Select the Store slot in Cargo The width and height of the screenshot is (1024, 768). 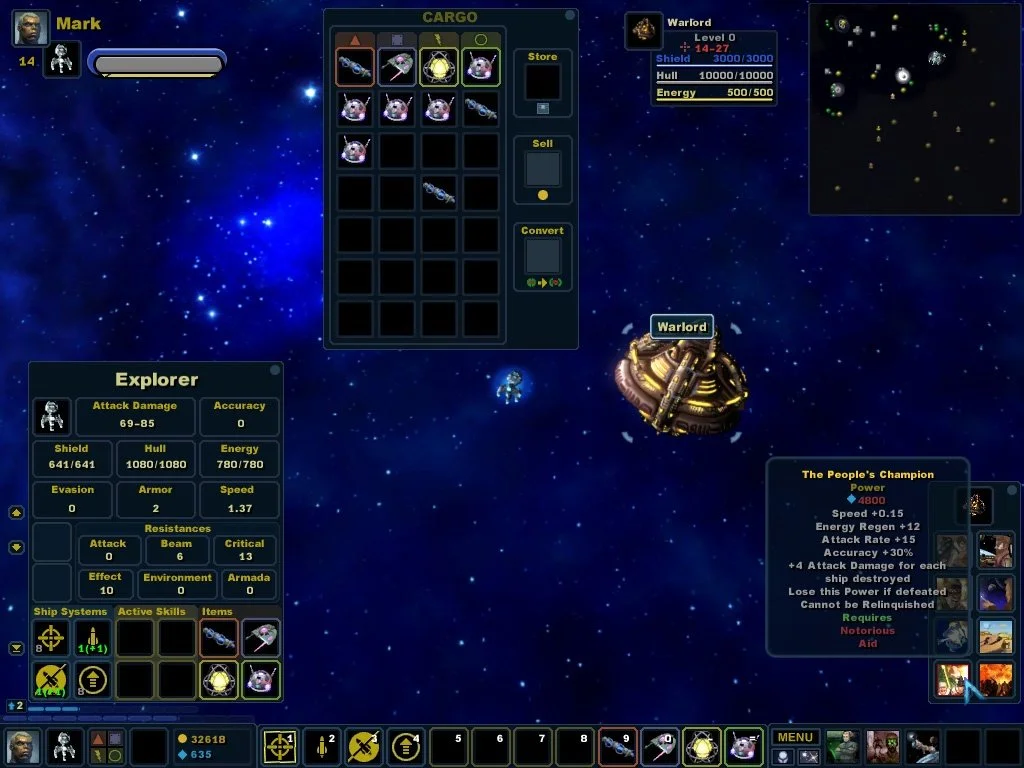point(543,82)
